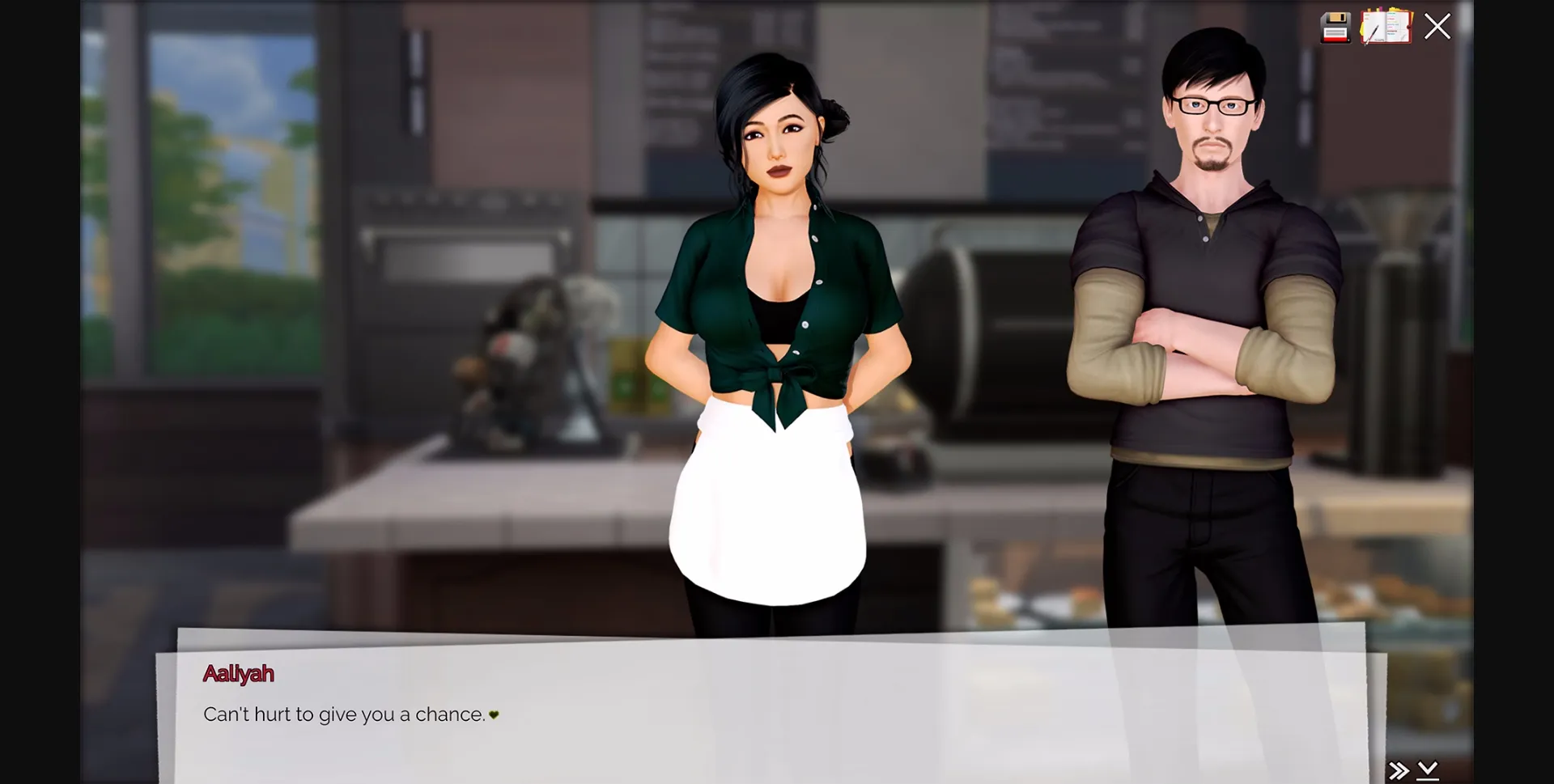Viewport: 1554px width, 784px height.
Task: Close the game with the X button
Action: point(1437,27)
